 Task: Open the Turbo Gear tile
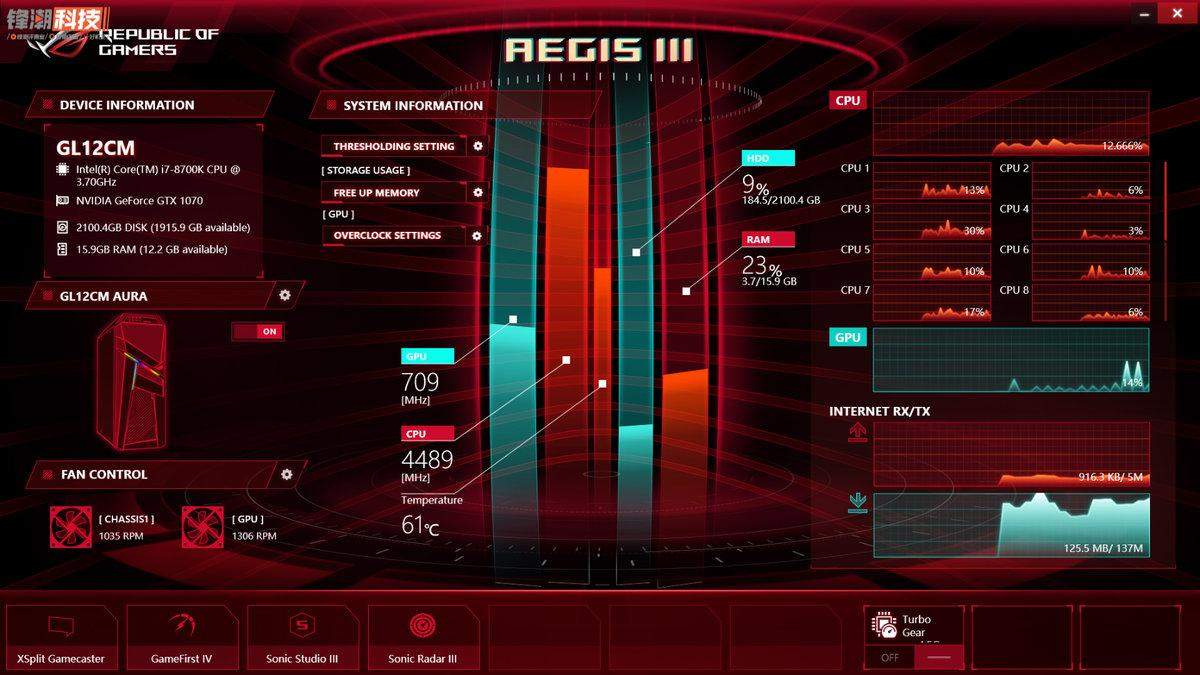pos(914,626)
